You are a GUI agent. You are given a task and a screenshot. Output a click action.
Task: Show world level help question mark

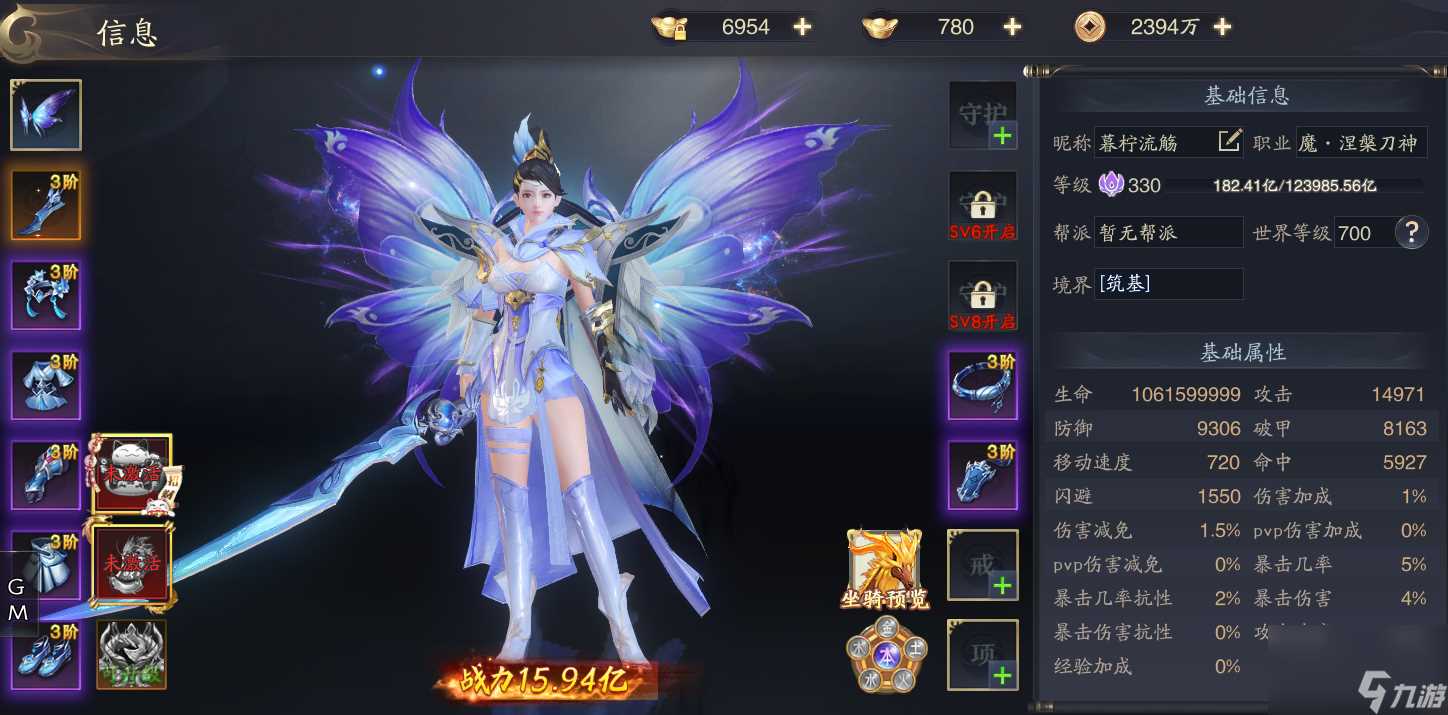(1411, 233)
